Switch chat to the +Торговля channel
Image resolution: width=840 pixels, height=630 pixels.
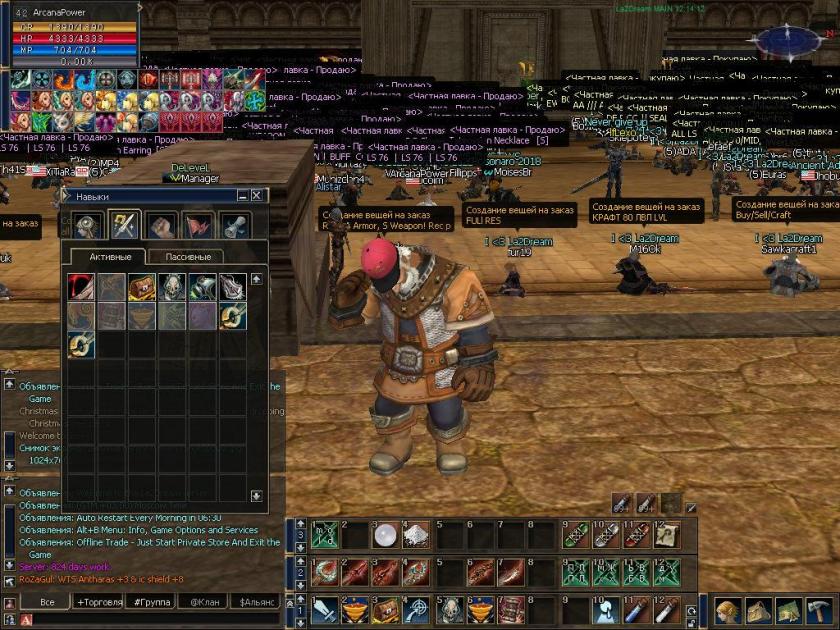tap(100, 602)
